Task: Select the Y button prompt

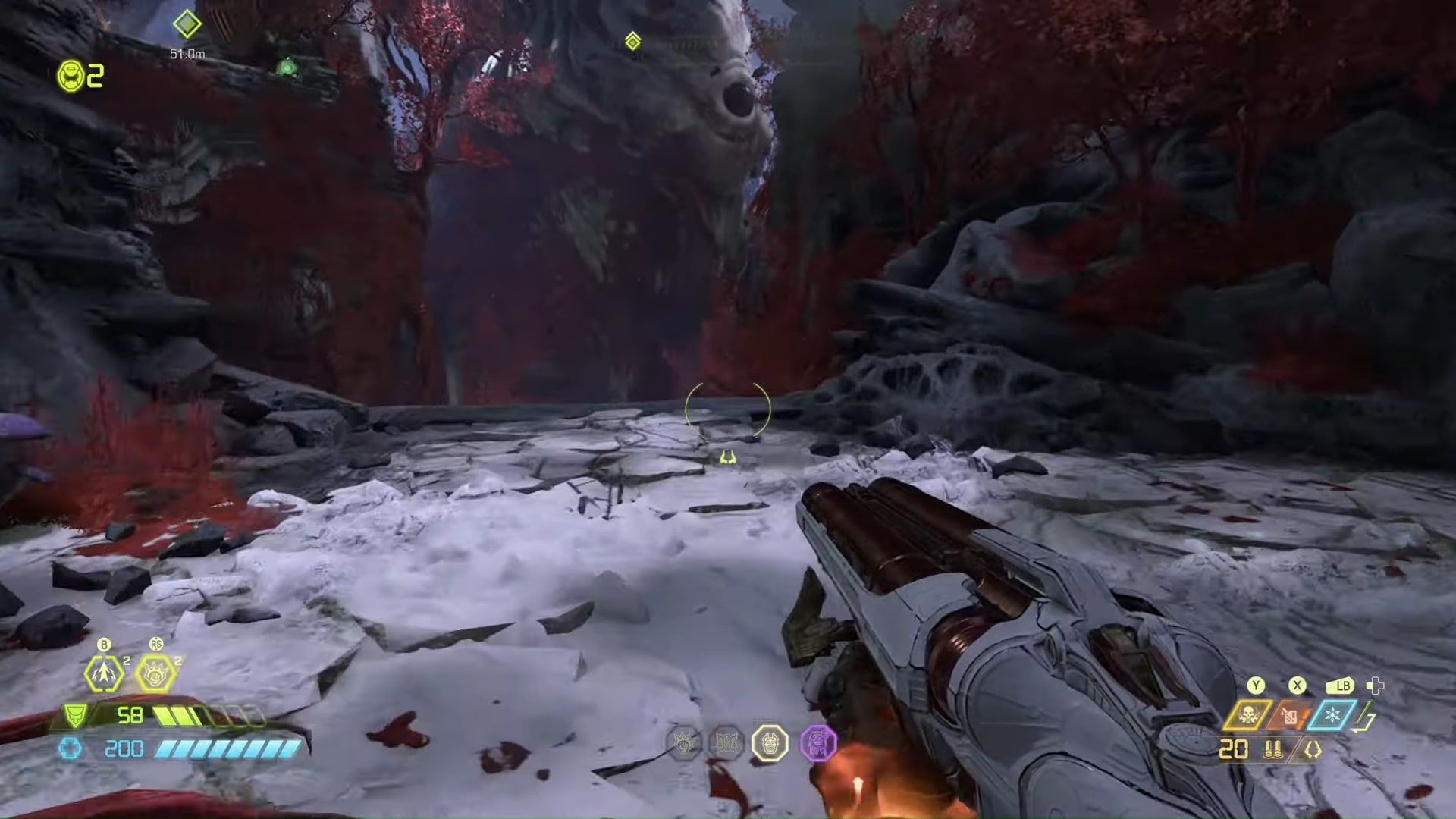Action: (x=1255, y=686)
